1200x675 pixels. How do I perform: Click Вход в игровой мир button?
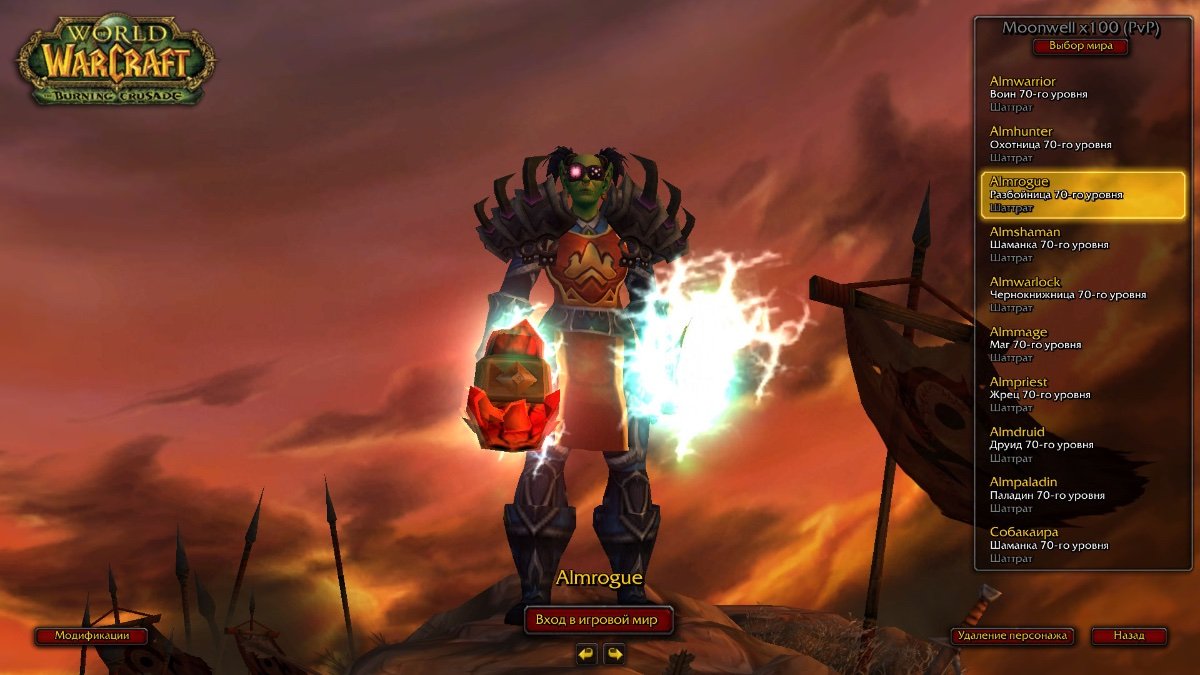click(x=597, y=620)
